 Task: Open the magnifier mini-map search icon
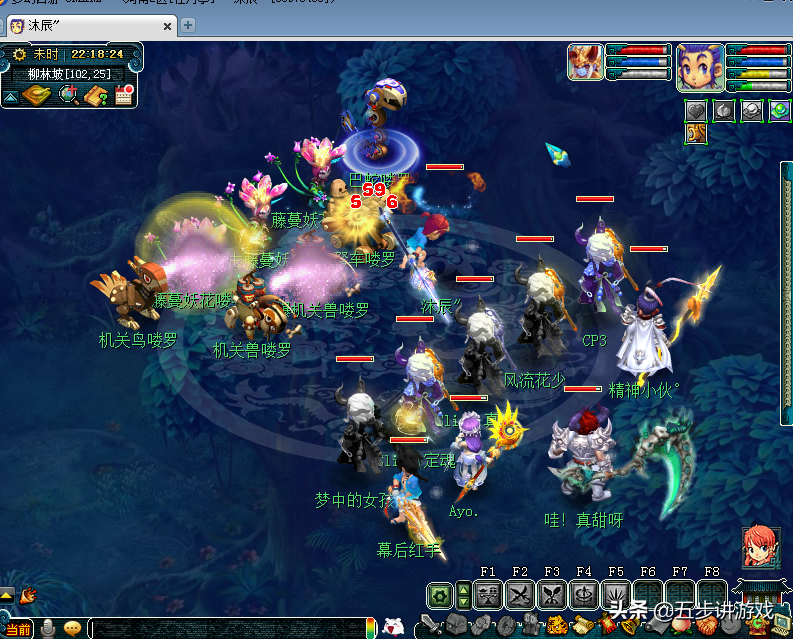(68, 95)
